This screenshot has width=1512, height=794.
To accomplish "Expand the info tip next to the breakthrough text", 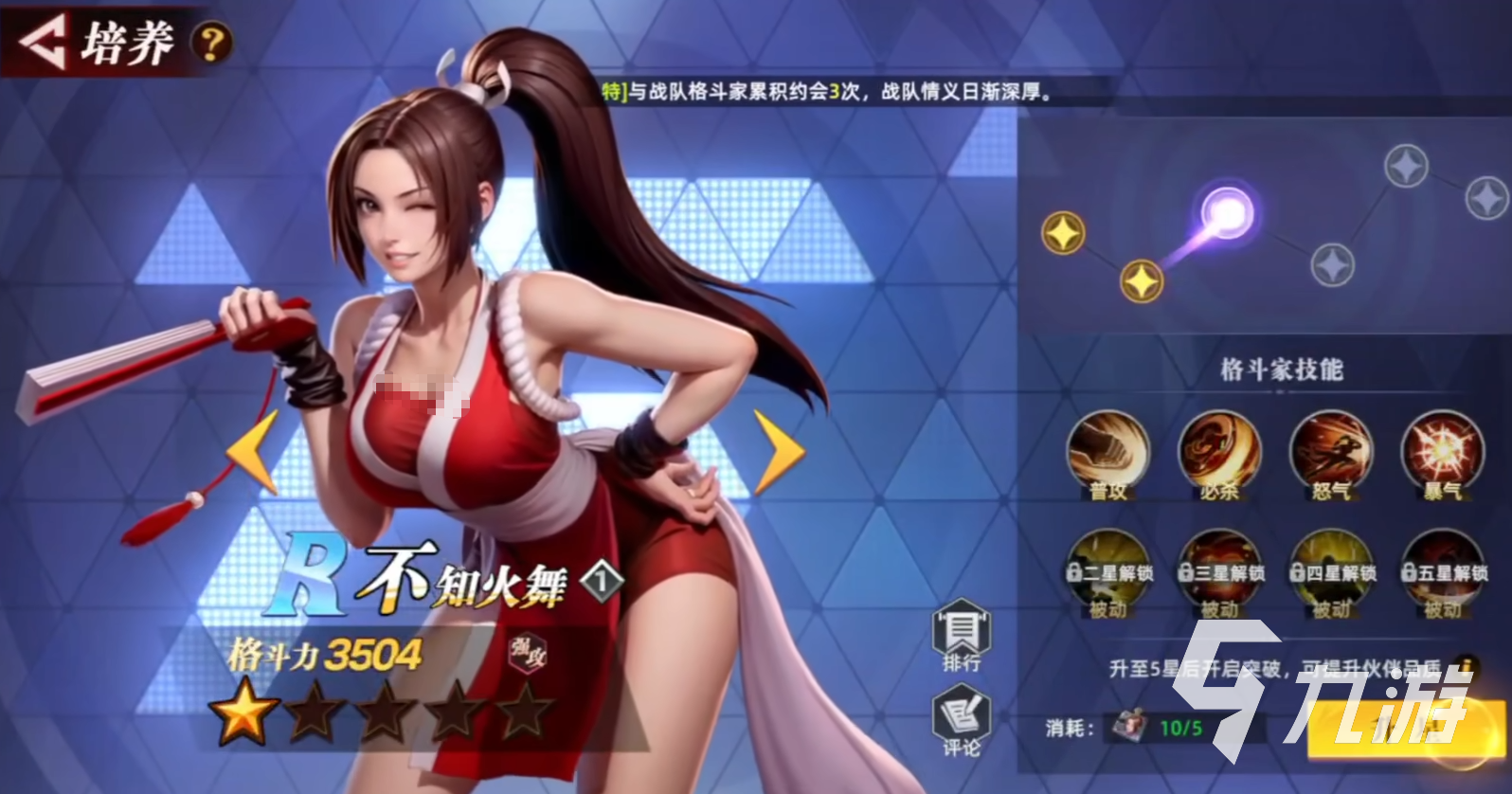I will 1467,665.
